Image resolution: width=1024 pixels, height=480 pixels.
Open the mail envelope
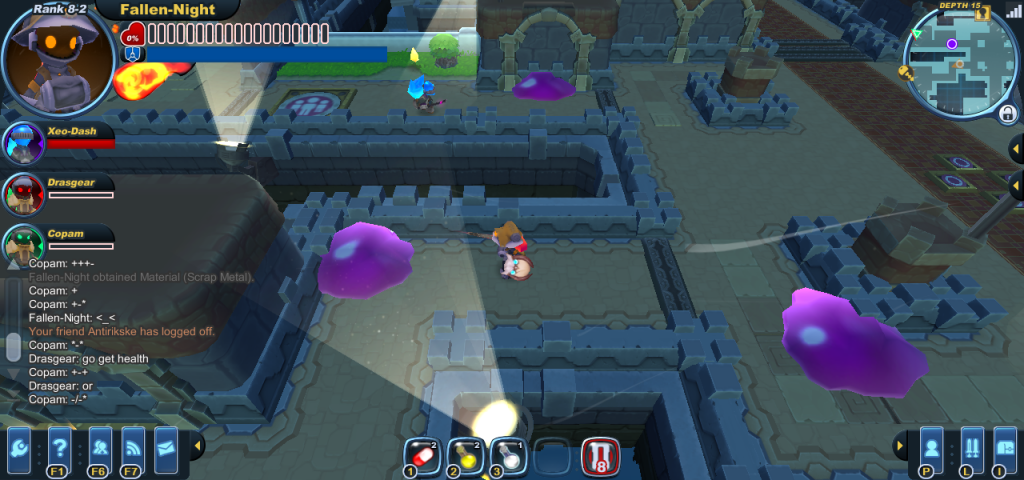pos(165,445)
